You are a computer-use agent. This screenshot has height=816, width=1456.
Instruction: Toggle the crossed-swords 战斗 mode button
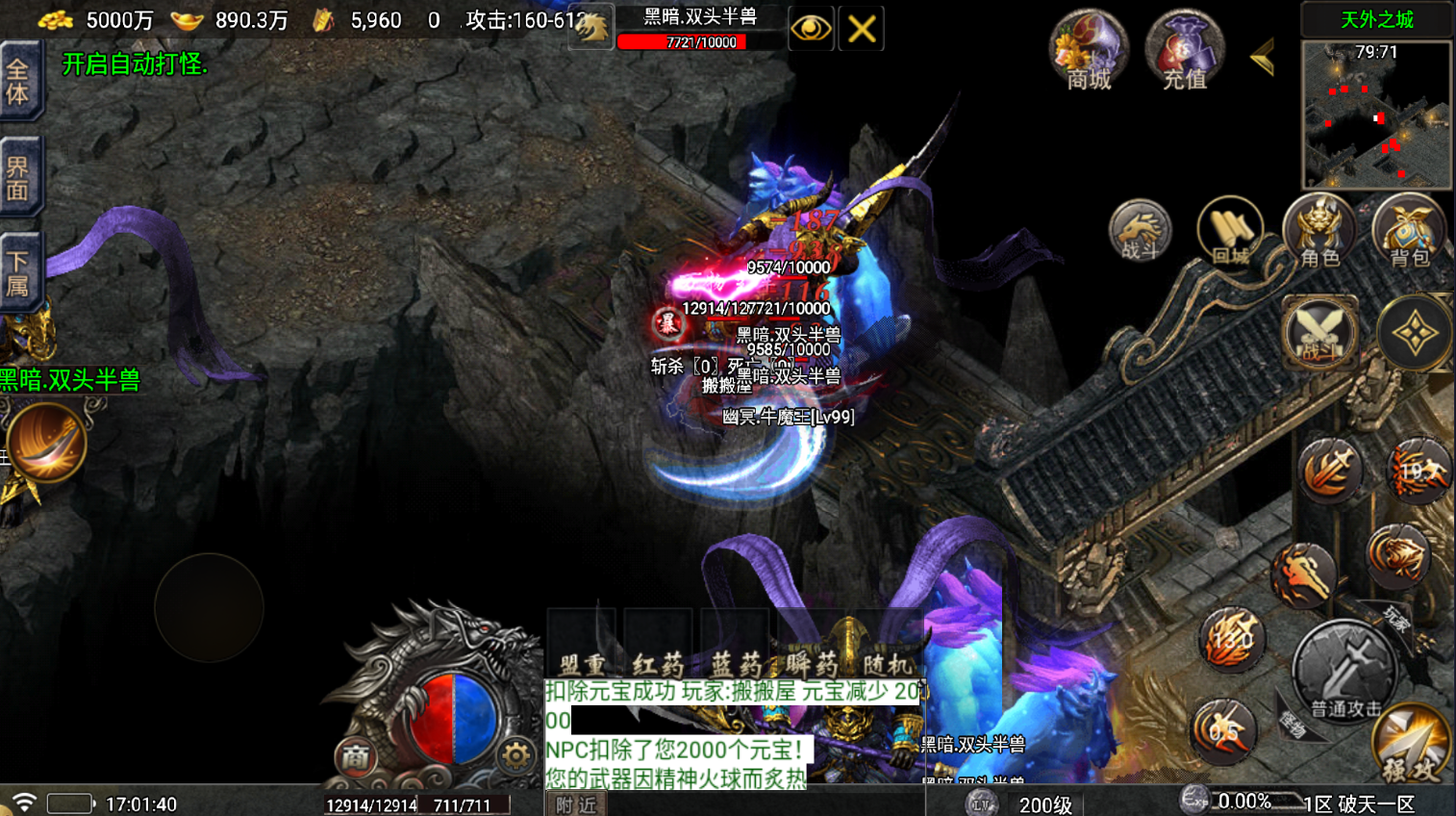pos(1319,334)
